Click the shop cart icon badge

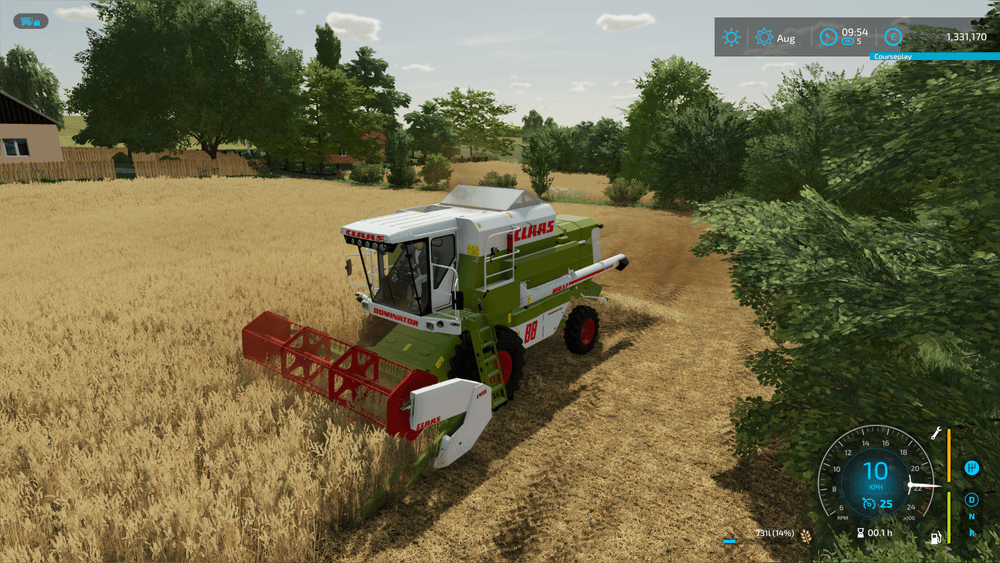click(30, 21)
